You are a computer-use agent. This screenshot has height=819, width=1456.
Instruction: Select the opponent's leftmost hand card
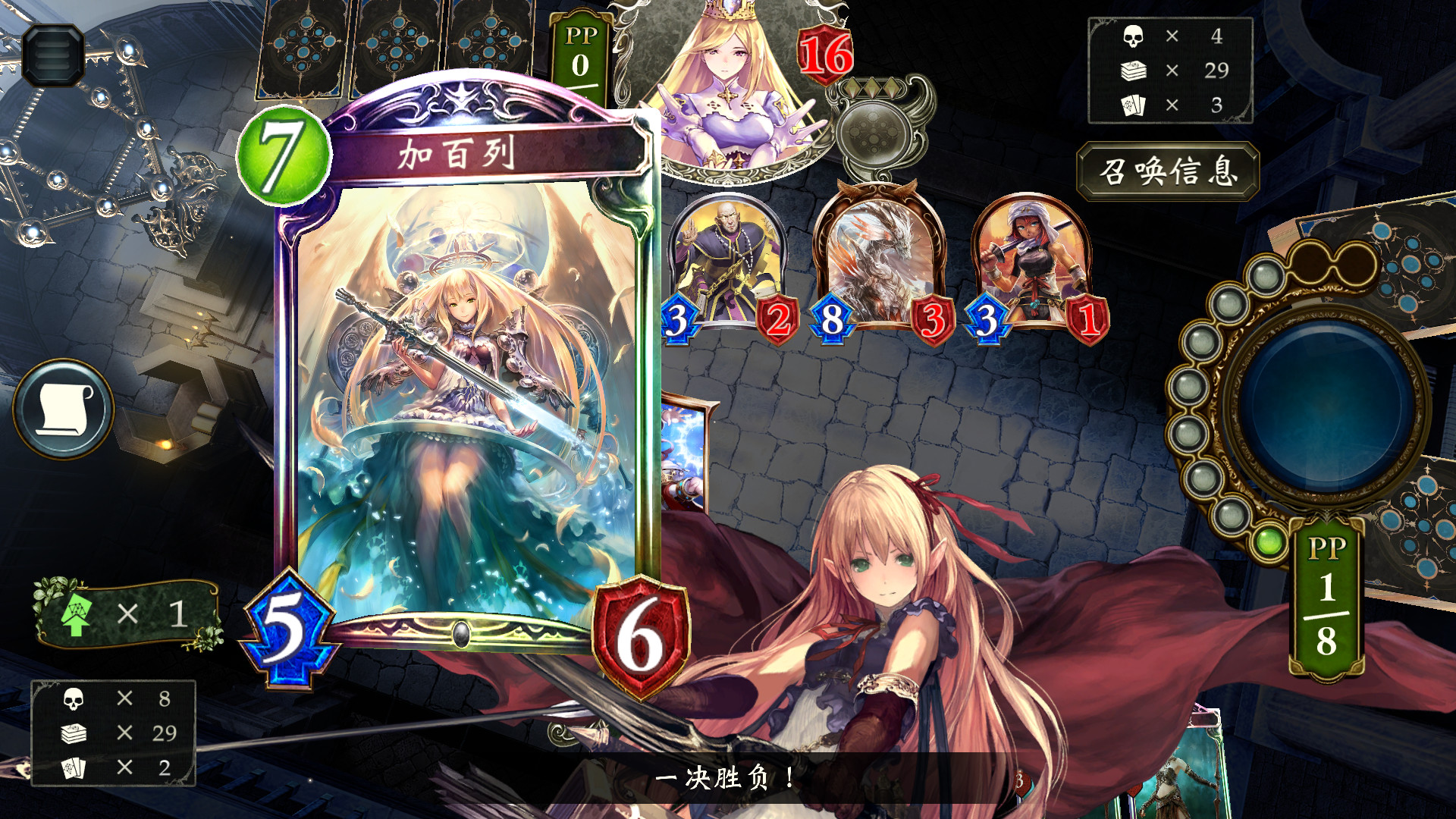(x=303, y=49)
